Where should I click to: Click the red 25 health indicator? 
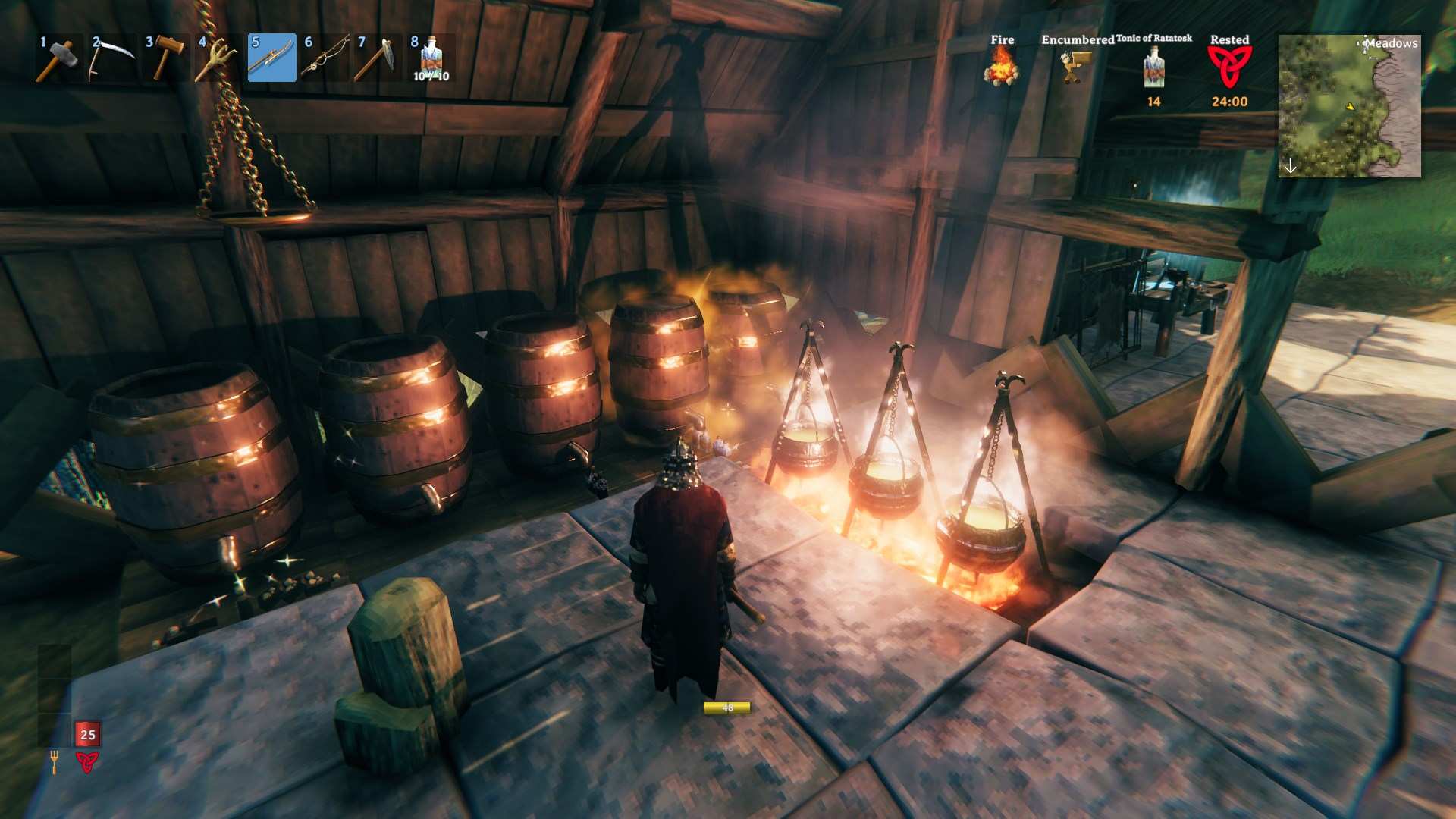point(88,734)
